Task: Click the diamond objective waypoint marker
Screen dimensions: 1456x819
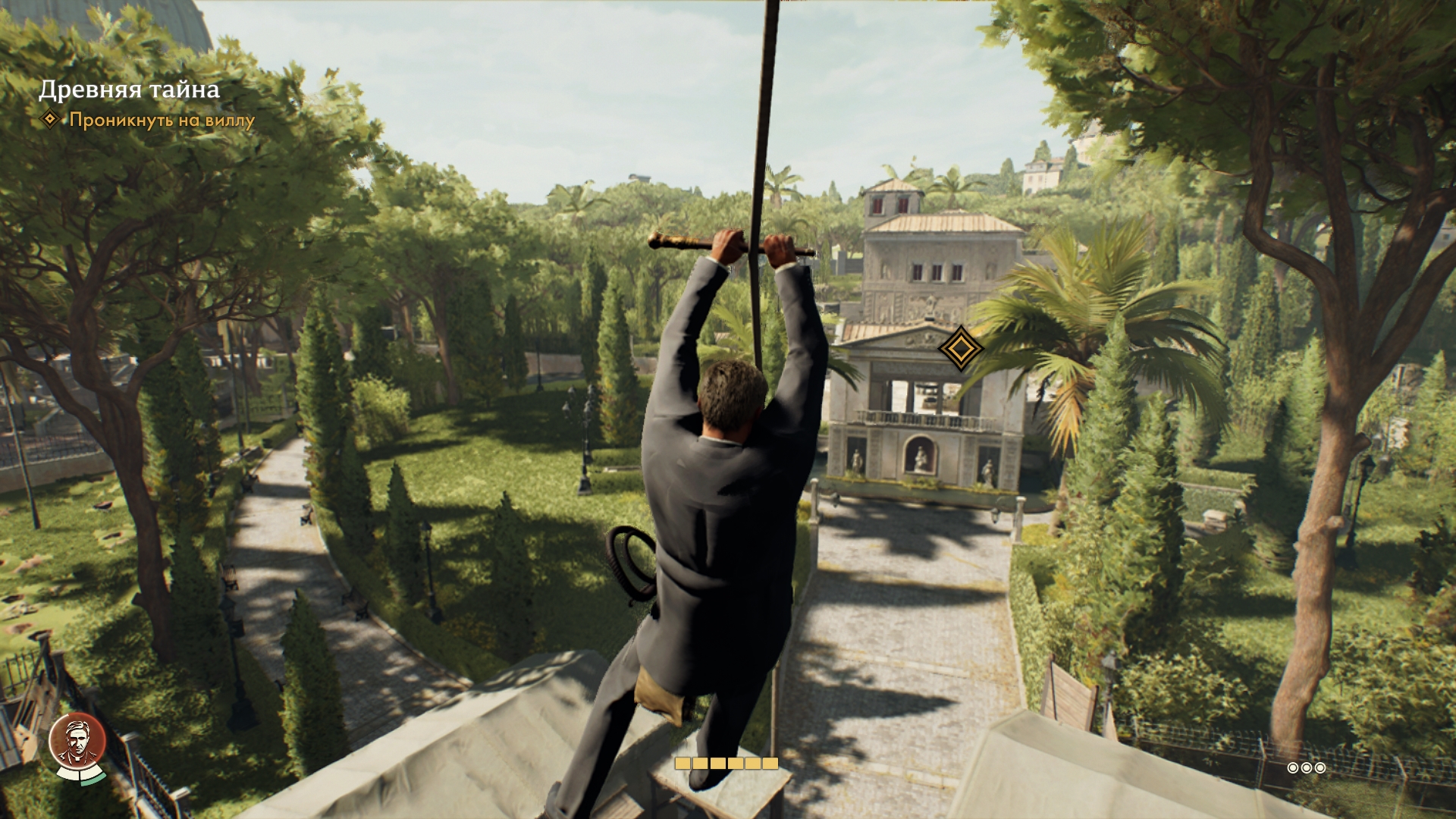Action: 960,349
